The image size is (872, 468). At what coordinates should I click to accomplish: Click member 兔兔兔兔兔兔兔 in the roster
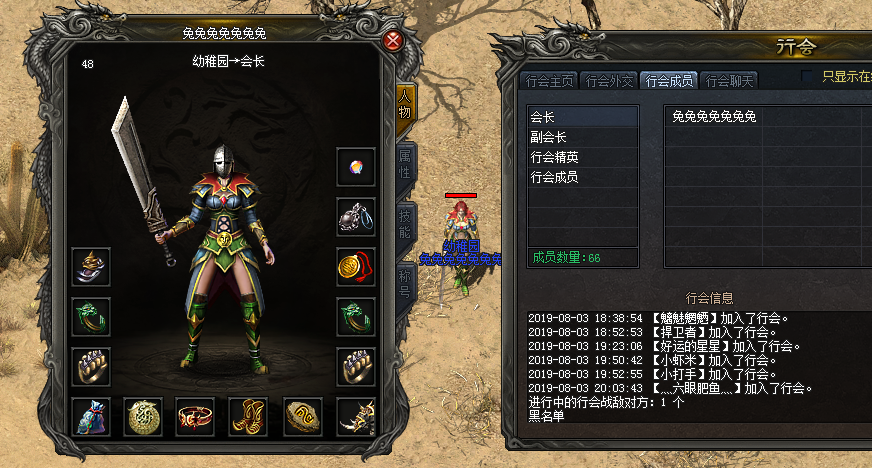pyautogui.click(x=714, y=117)
